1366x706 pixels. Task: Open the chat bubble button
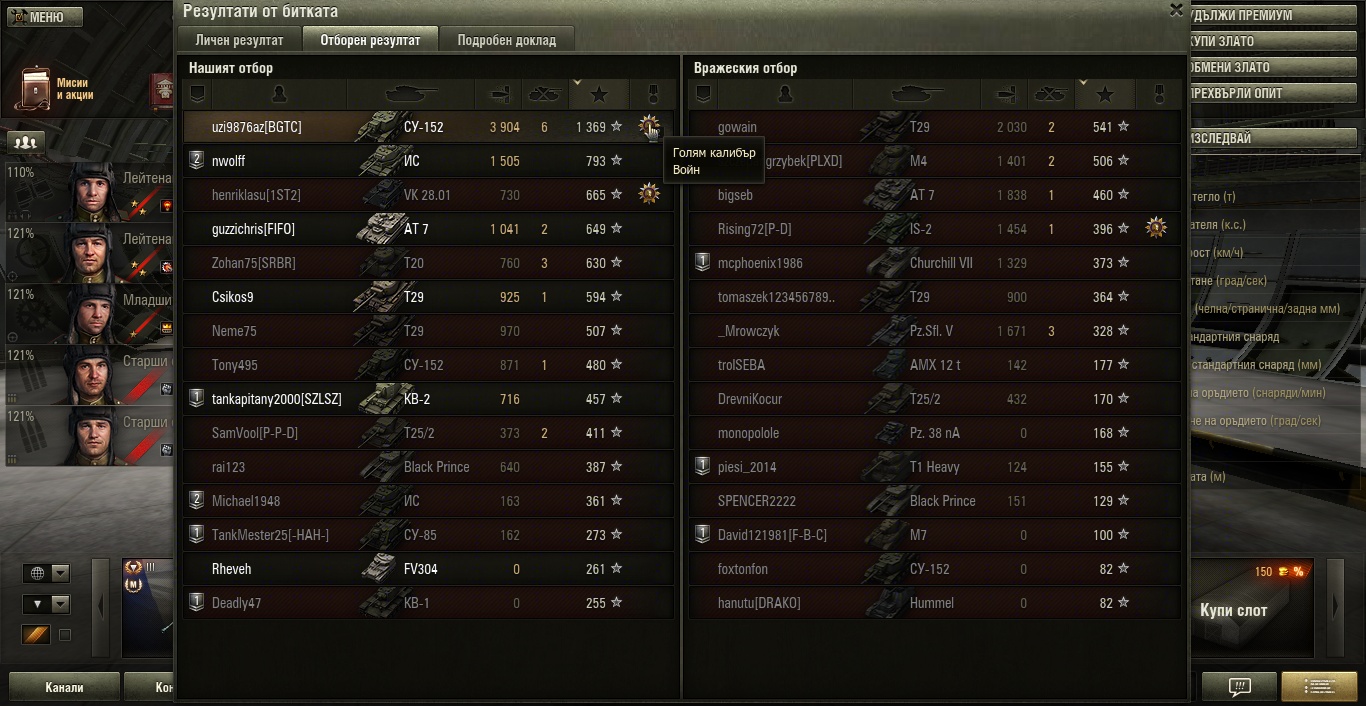tap(1239, 687)
